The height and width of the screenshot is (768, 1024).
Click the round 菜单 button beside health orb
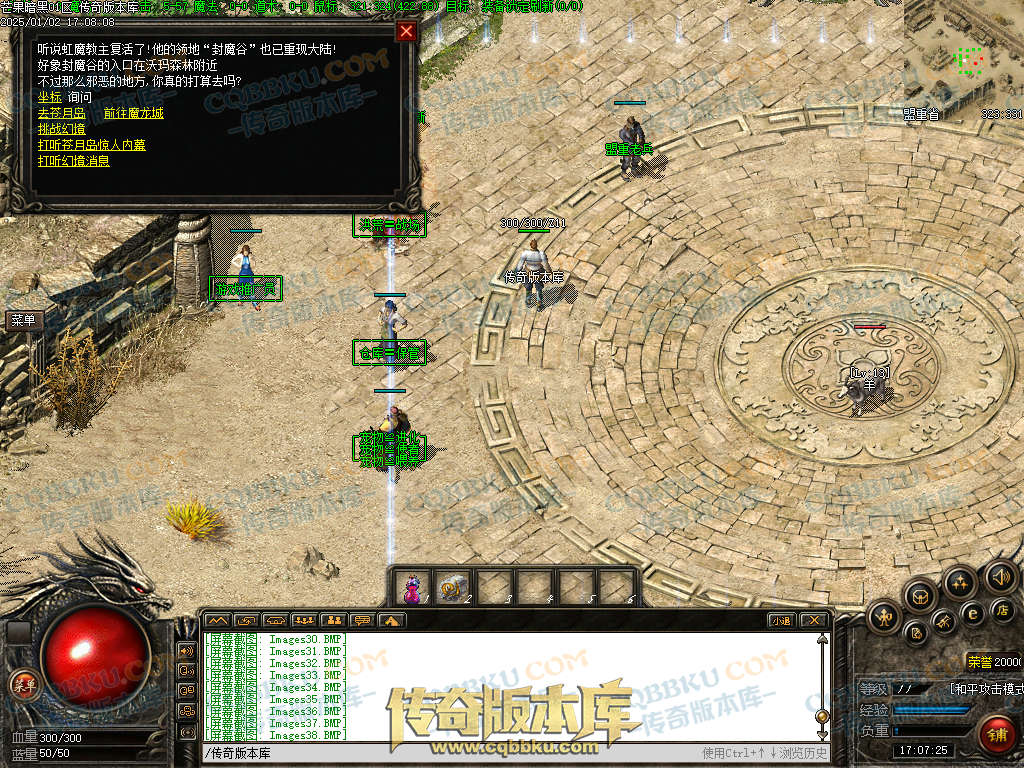23,684
